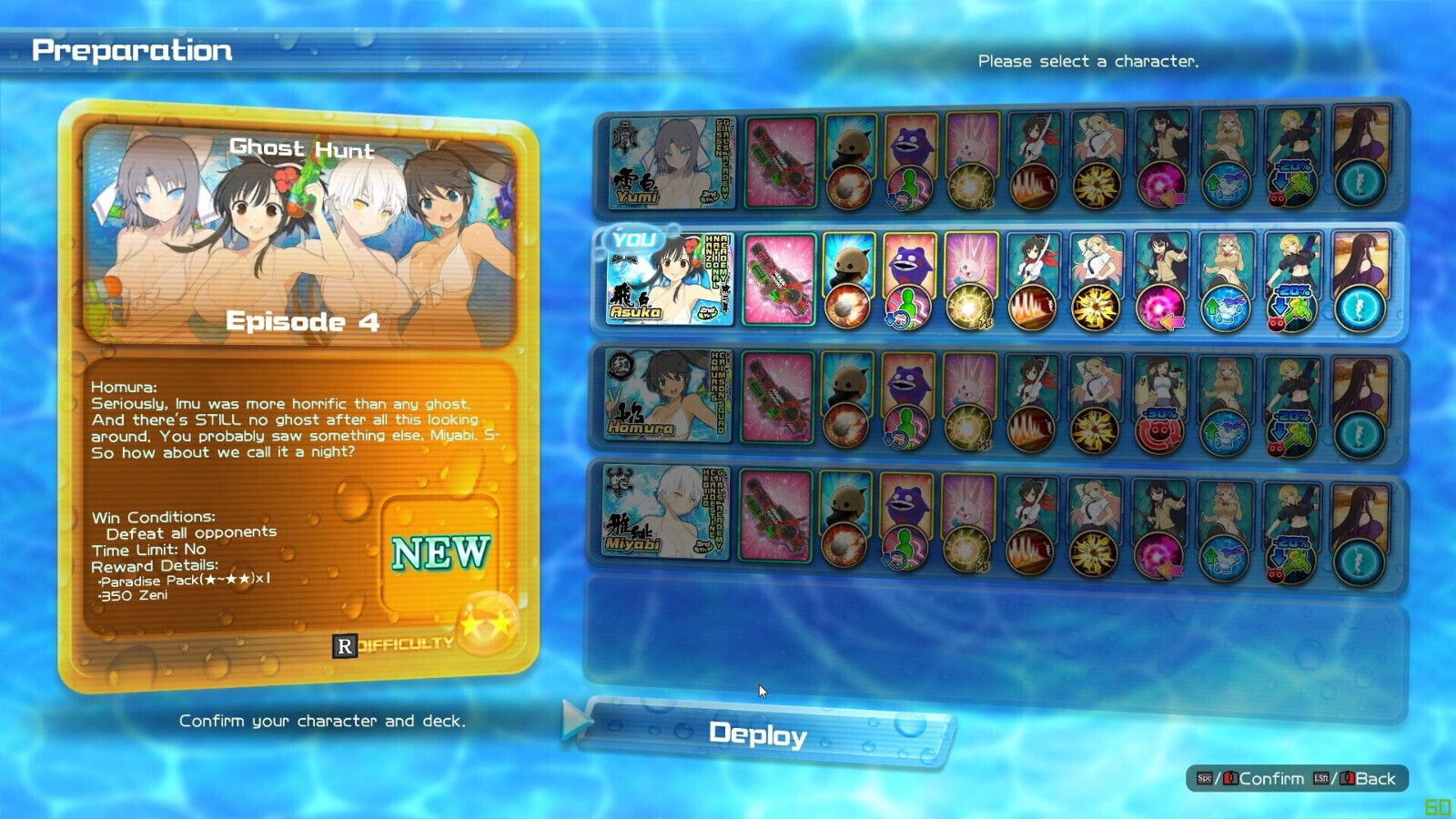Pick Homura's character portrait
1456x819 pixels.
667,396
